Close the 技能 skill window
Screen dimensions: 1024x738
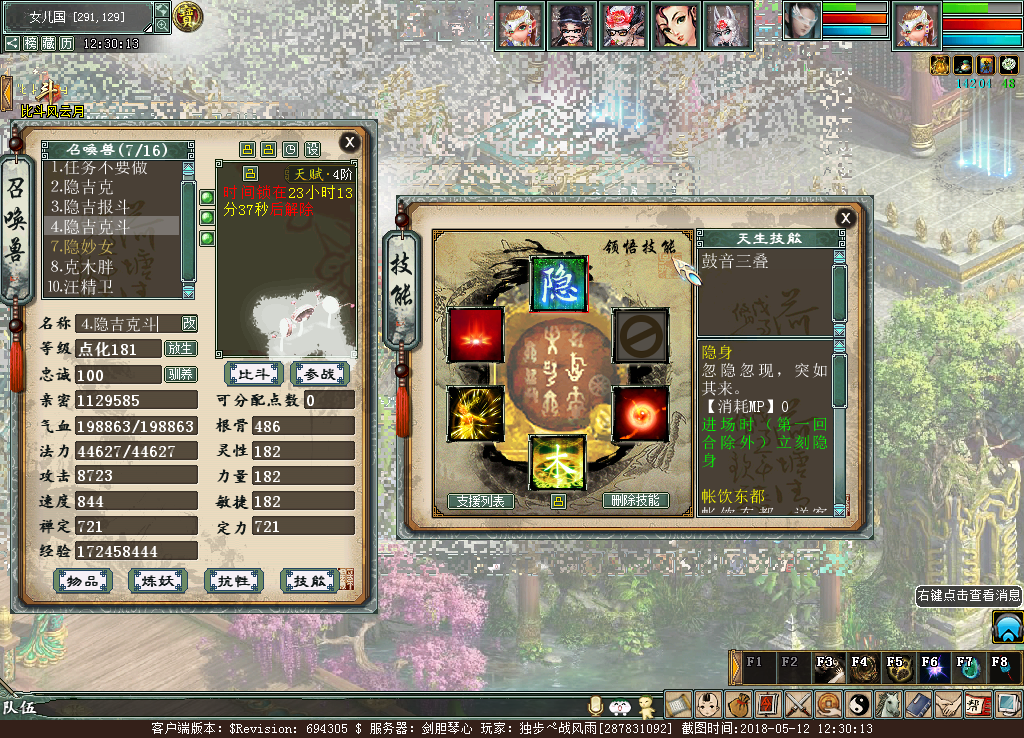coord(846,218)
